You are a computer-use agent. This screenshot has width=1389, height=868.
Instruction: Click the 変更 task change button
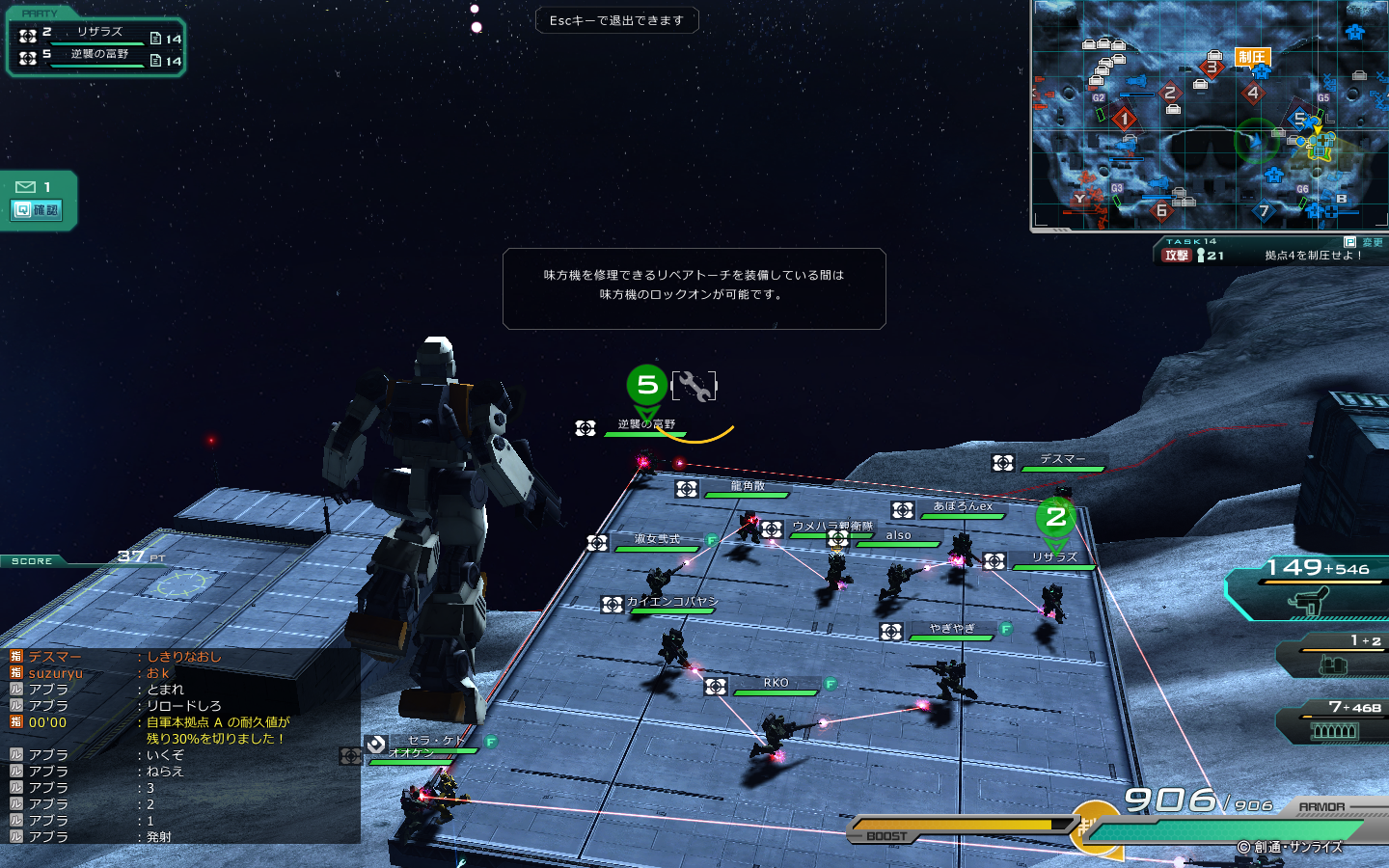click(x=1364, y=242)
